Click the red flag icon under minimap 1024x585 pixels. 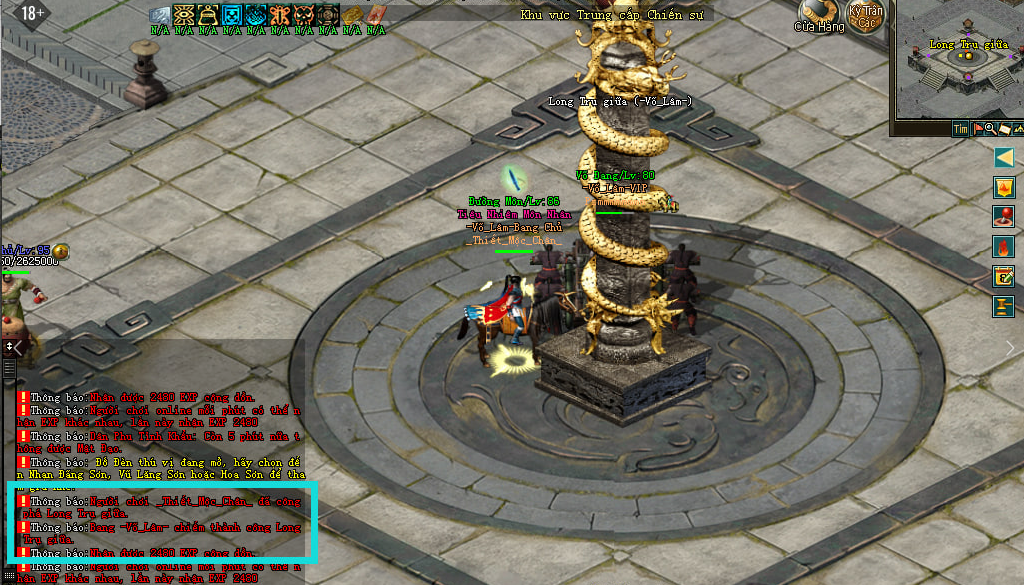pos(977,129)
